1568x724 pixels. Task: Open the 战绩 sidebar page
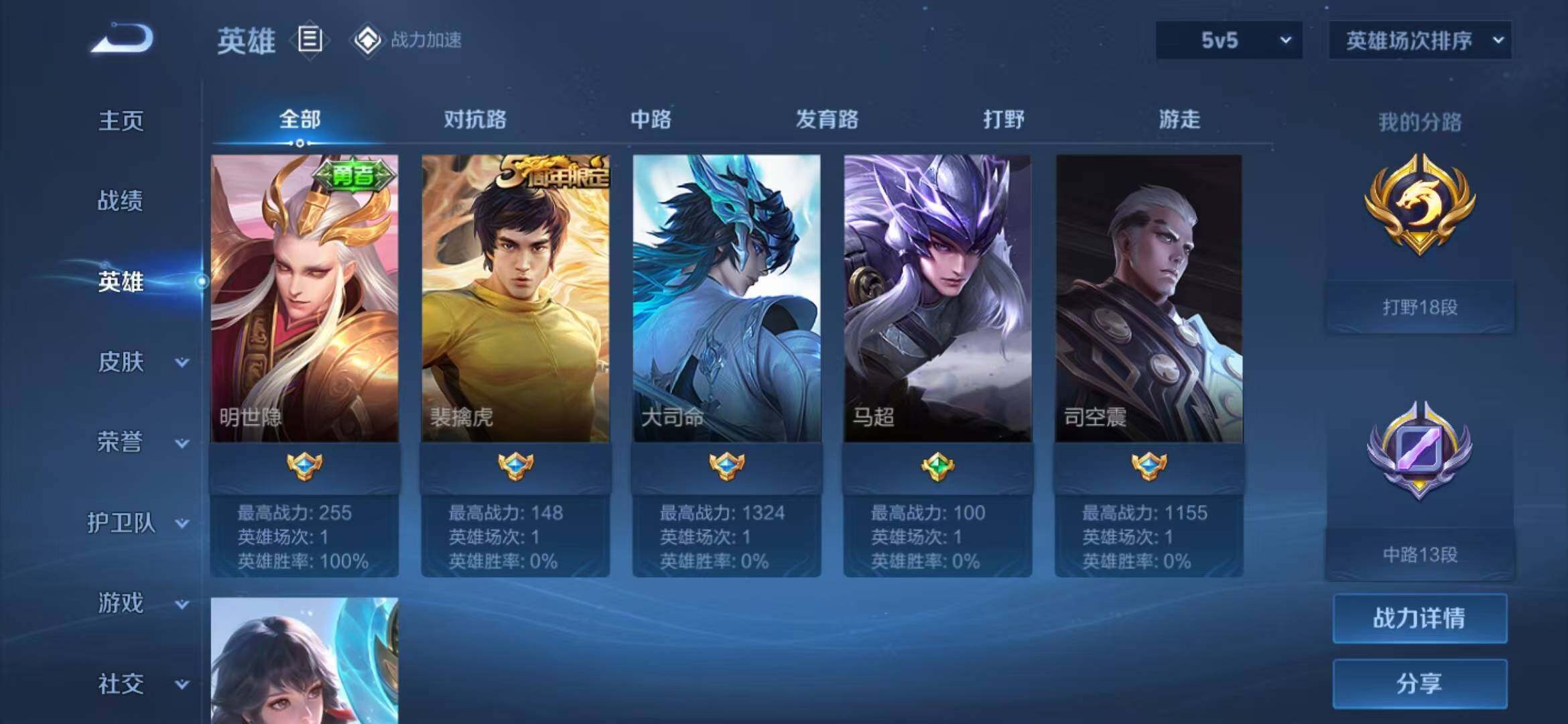click(121, 200)
